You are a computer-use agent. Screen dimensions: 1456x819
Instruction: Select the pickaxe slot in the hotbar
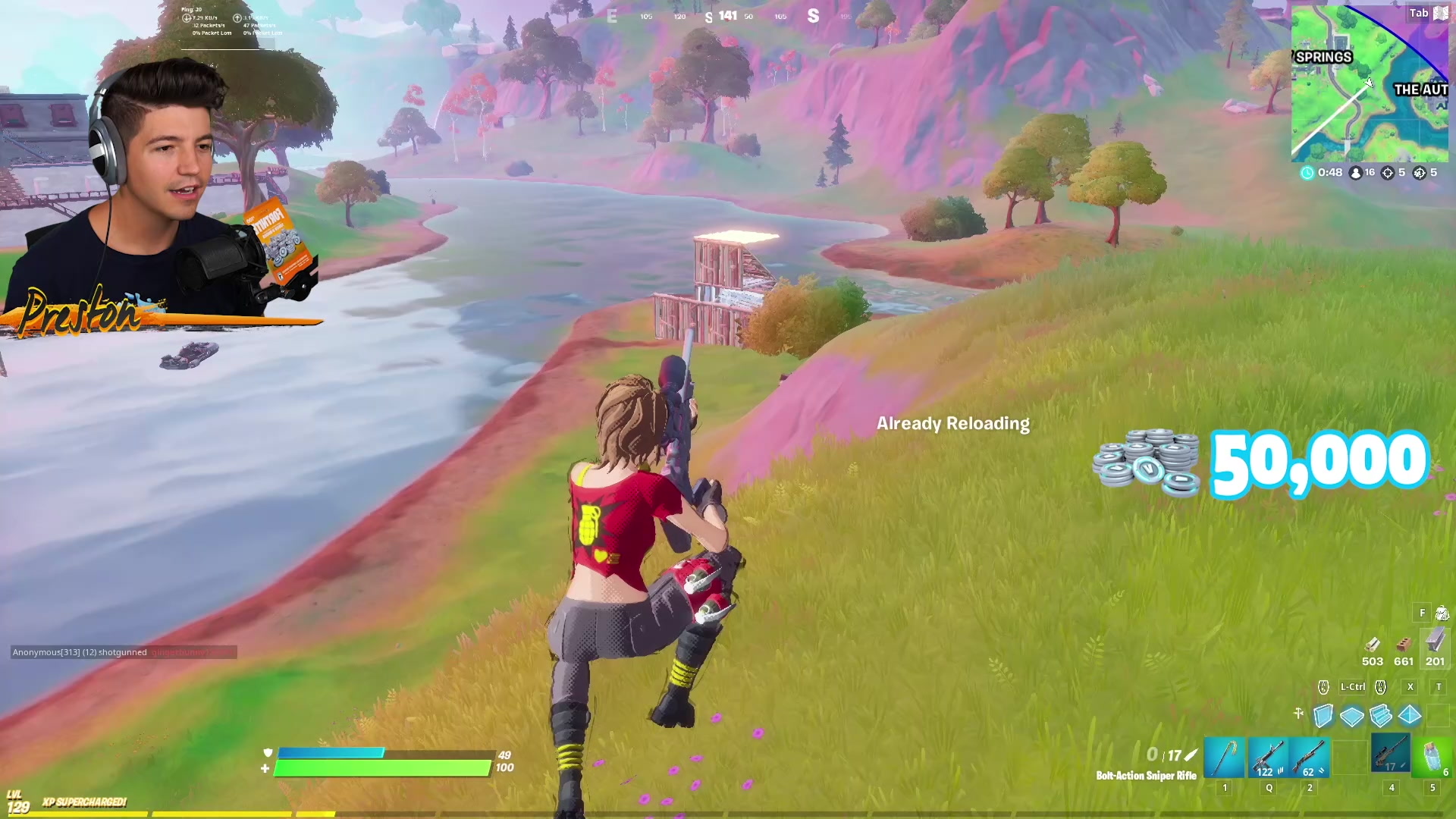pyautogui.click(x=1225, y=758)
